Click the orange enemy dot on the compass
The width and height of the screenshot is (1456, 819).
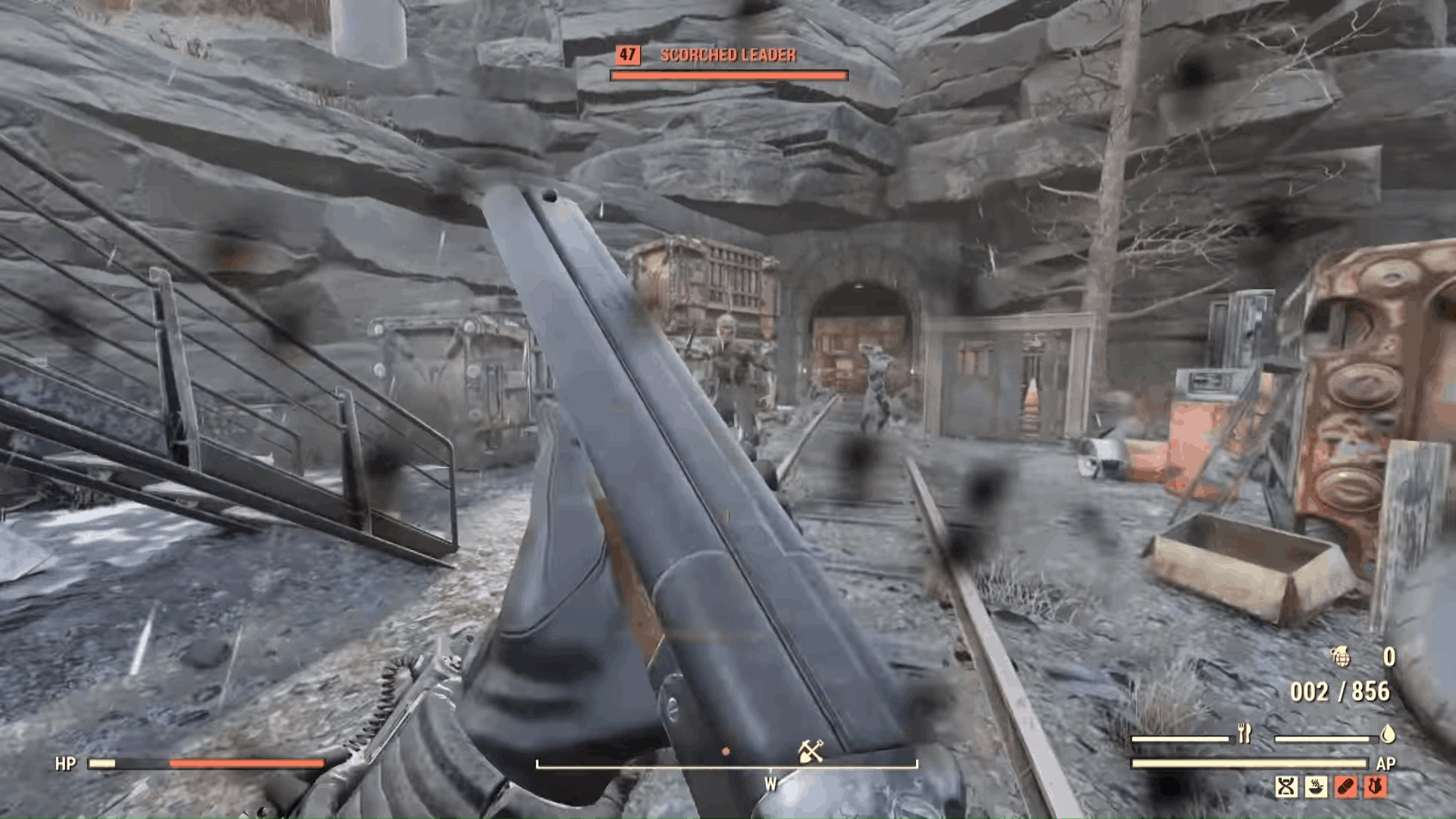tap(726, 751)
